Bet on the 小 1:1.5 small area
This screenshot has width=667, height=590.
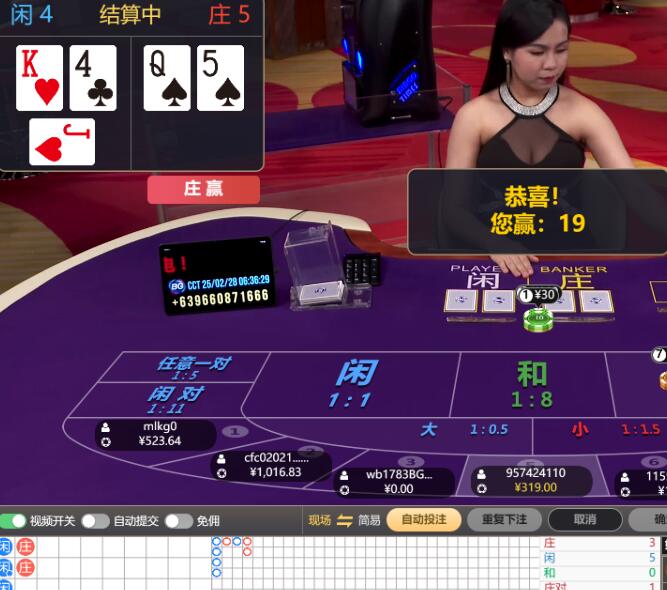pyautogui.click(x=612, y=429)
